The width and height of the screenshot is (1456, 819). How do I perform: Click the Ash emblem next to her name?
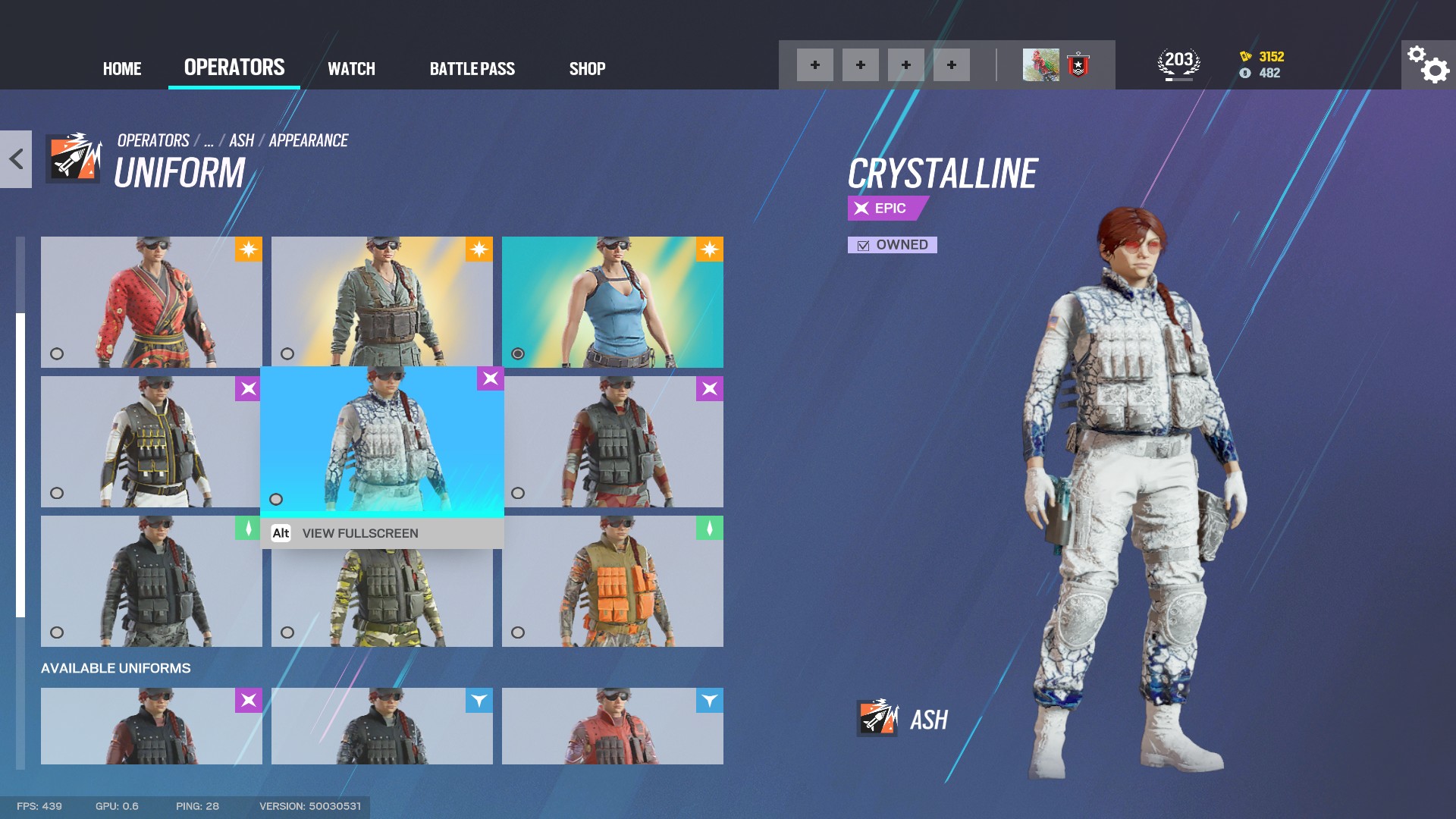tap(877, 720)
